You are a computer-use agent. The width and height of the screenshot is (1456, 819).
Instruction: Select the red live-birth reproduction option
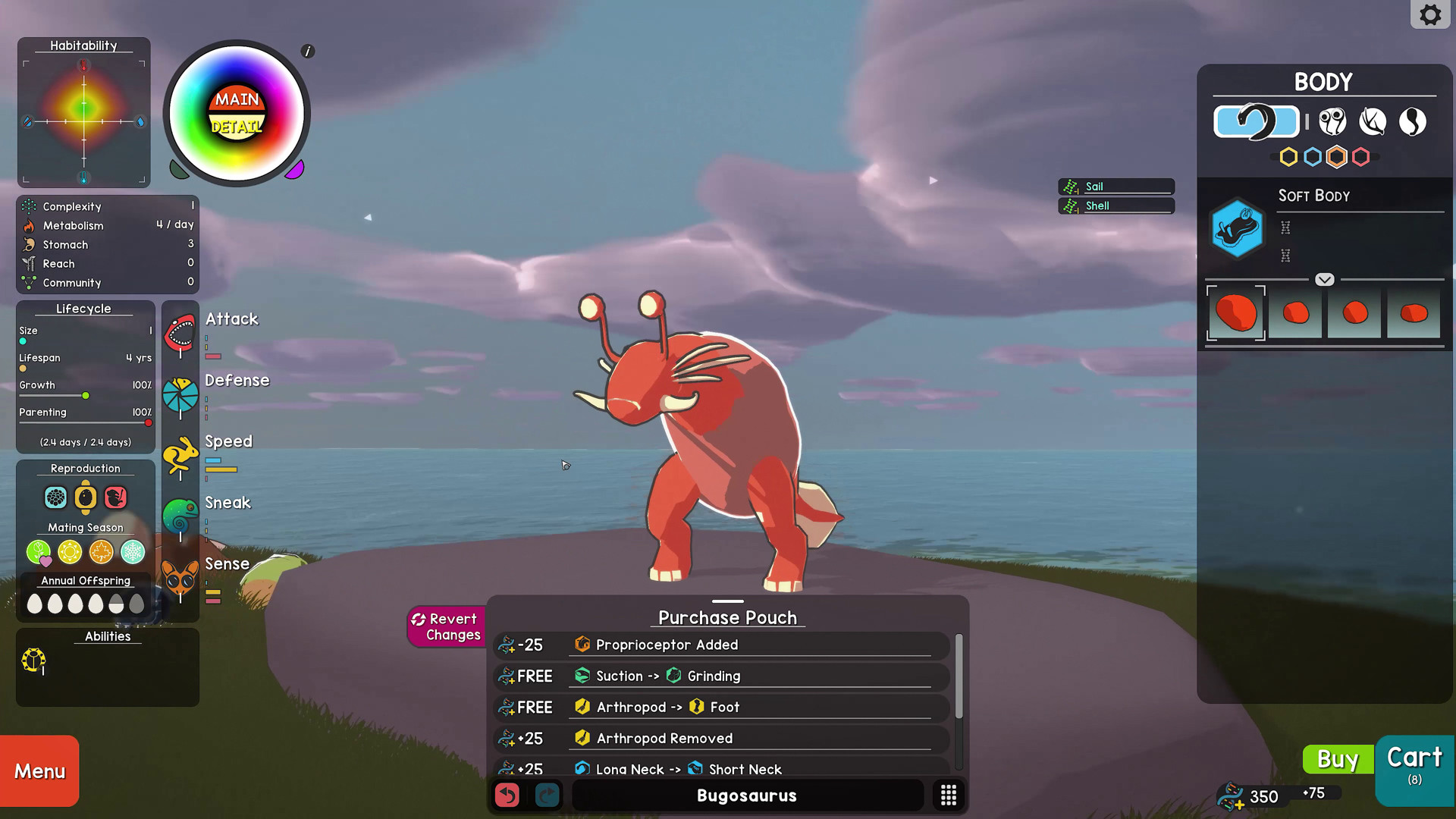pyautogui.click(x=115, y=497)
